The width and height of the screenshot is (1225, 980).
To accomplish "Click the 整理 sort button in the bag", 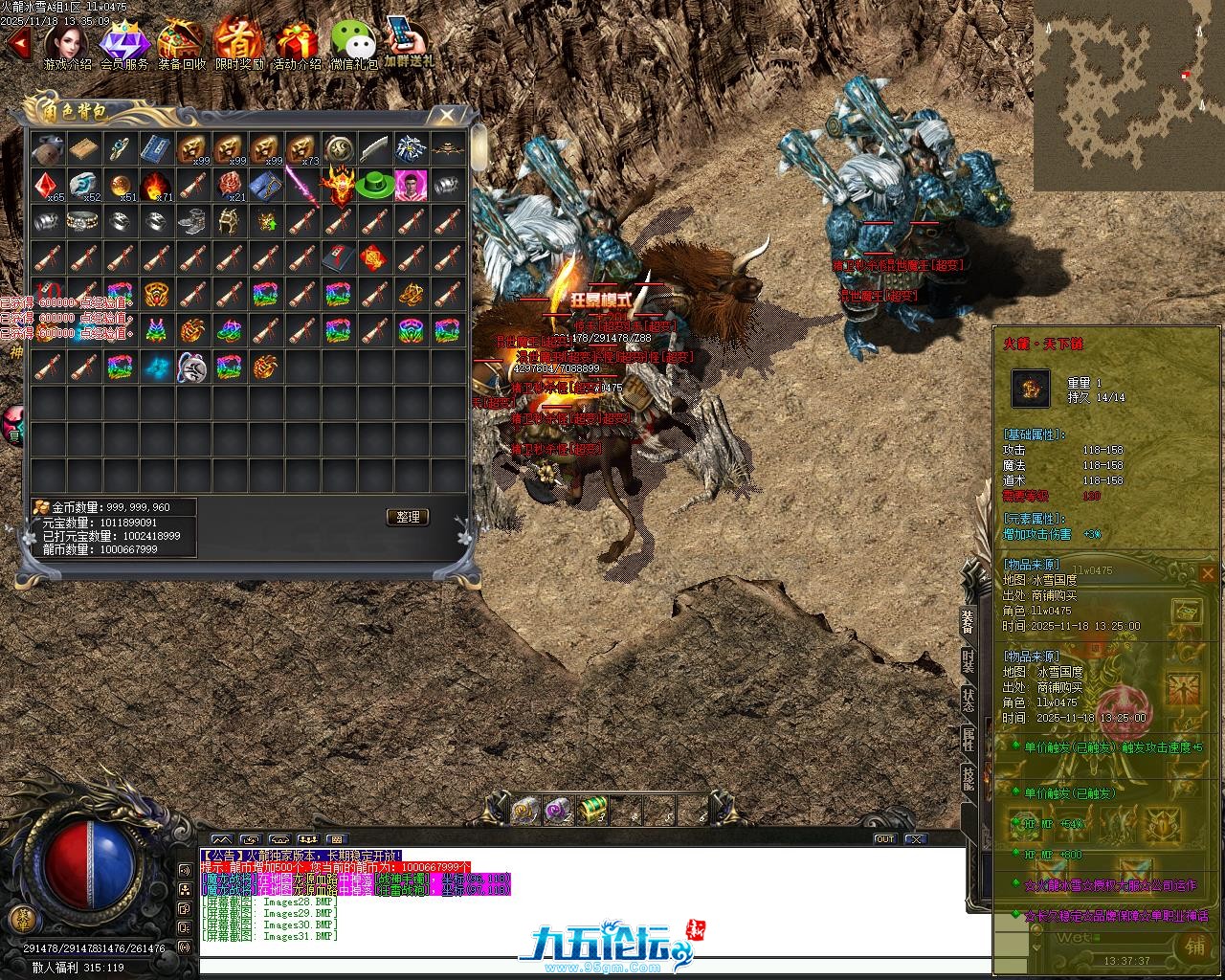I will (408, 517).
